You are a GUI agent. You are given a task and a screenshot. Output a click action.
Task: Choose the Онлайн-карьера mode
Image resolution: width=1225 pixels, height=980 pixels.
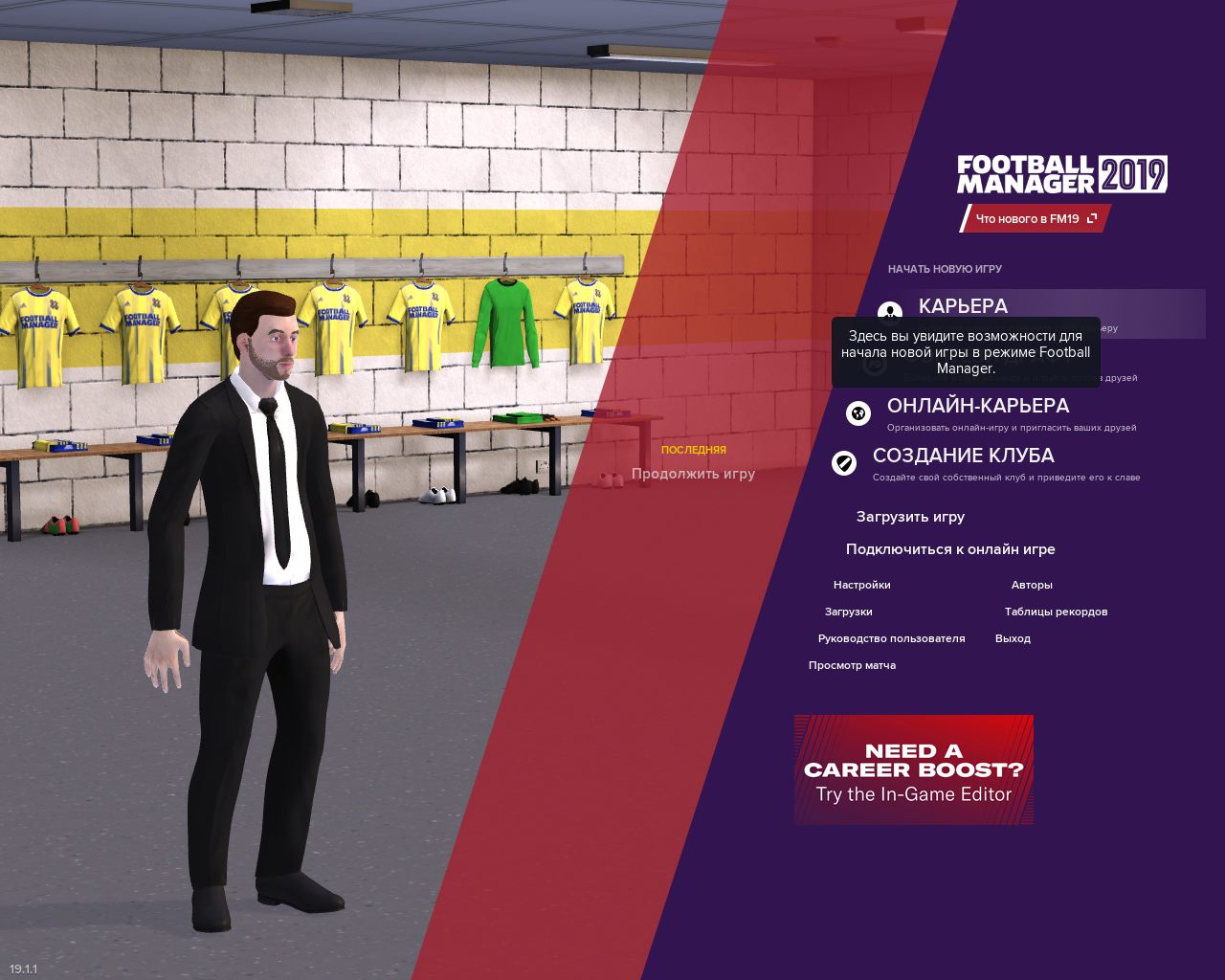977,406
